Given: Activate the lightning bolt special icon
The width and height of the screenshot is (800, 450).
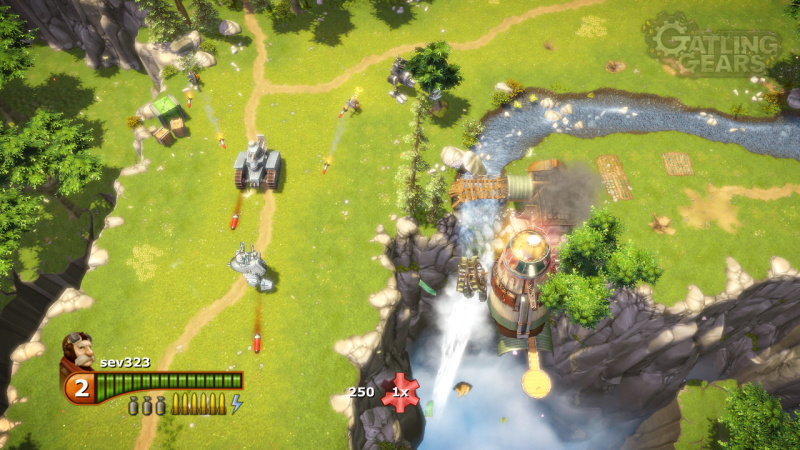Looking at the screenshot, I should click(x=237, y=404).
